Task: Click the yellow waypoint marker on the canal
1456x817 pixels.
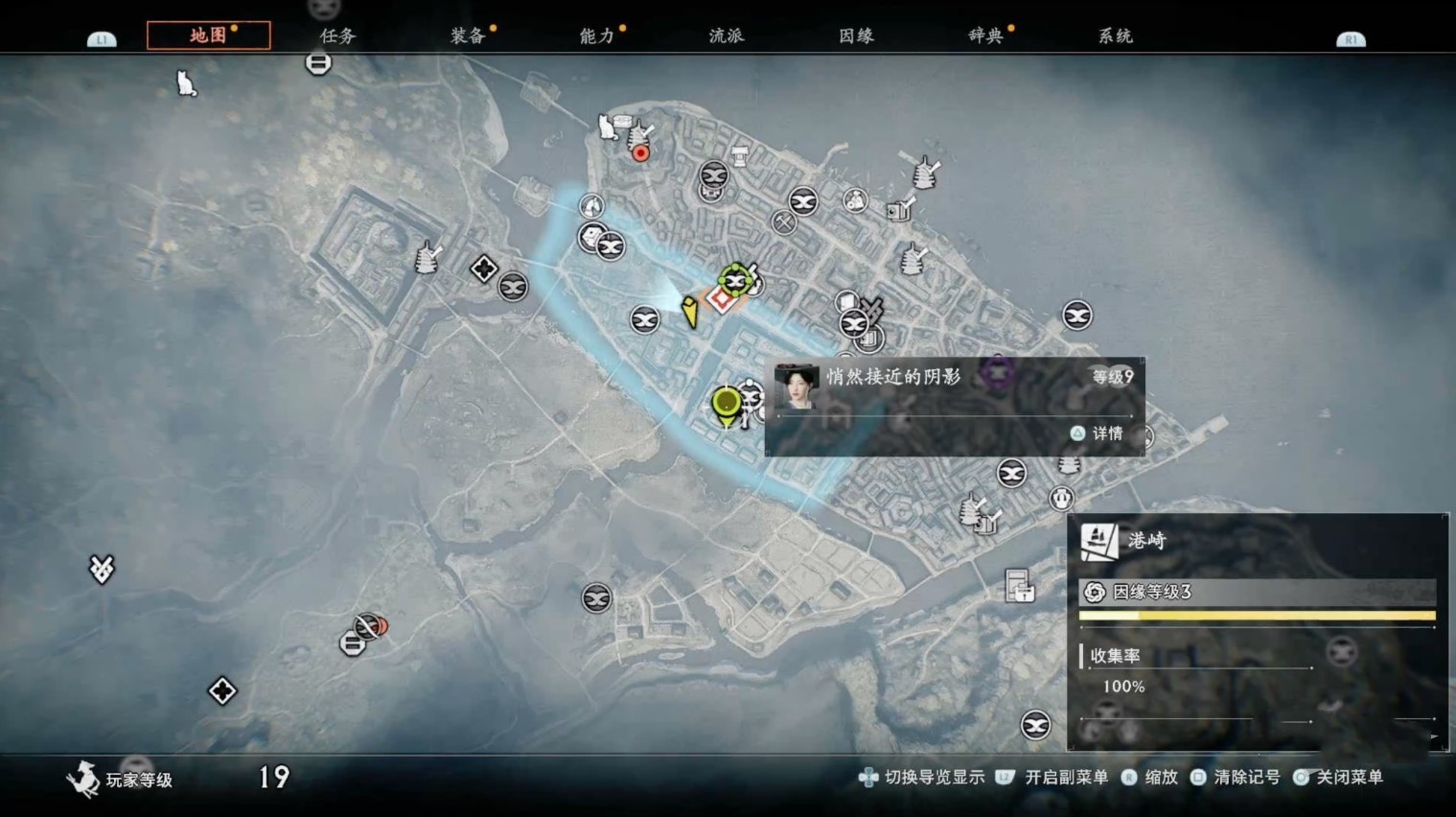Action: point(689,313)
